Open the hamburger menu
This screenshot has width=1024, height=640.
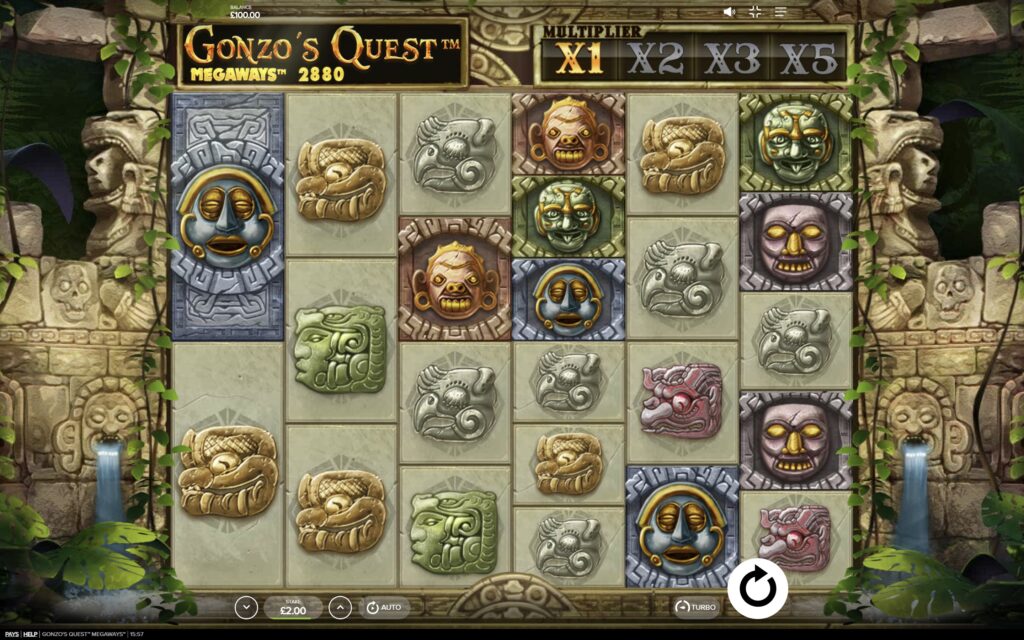pos(781,12)
